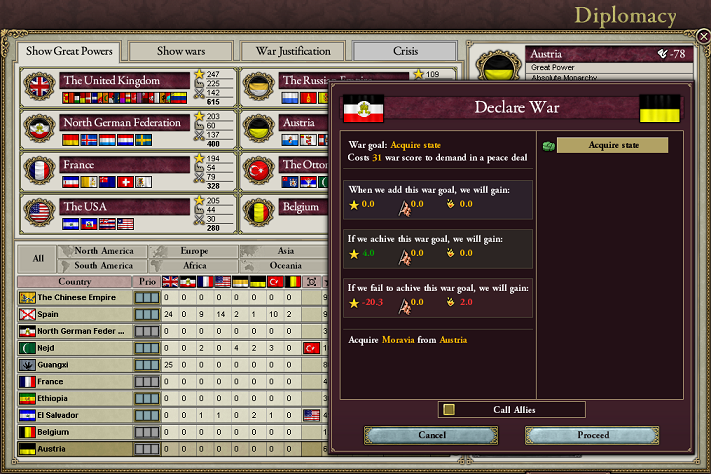Choose France in great powers list
This screenshot has width=711, height=474.
125,164
